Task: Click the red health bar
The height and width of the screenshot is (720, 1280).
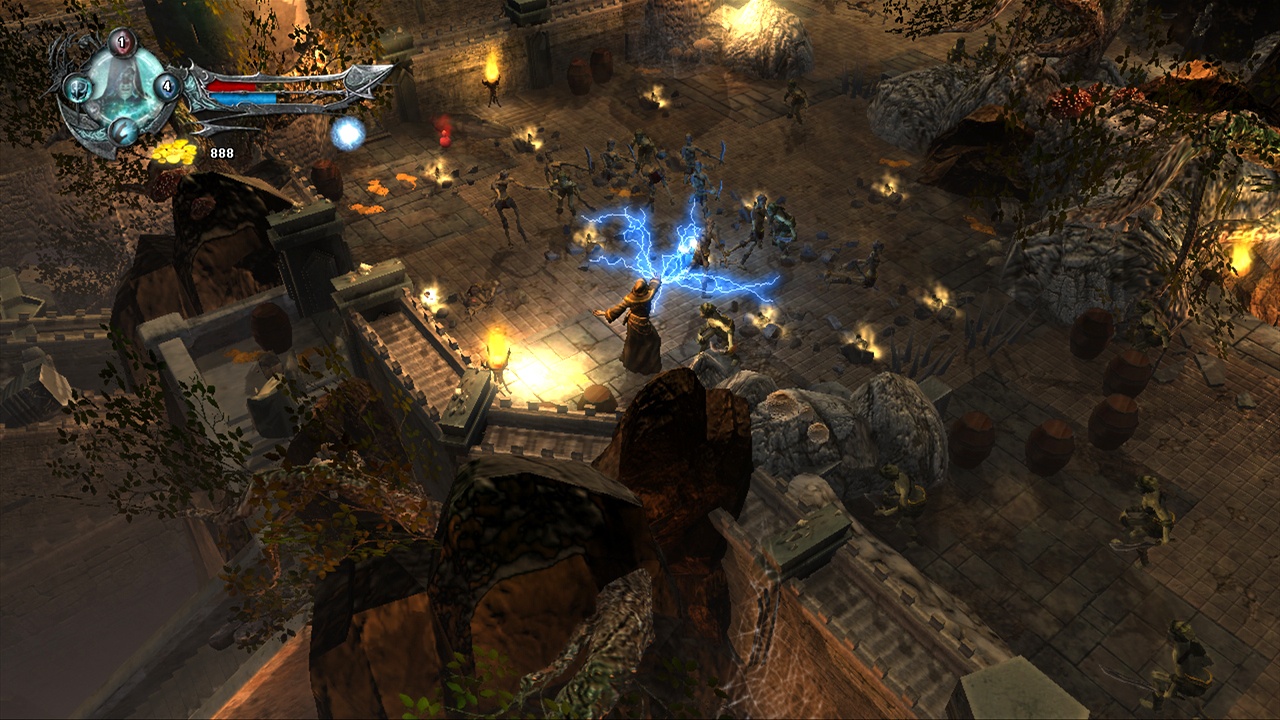Action: (233, 86)
